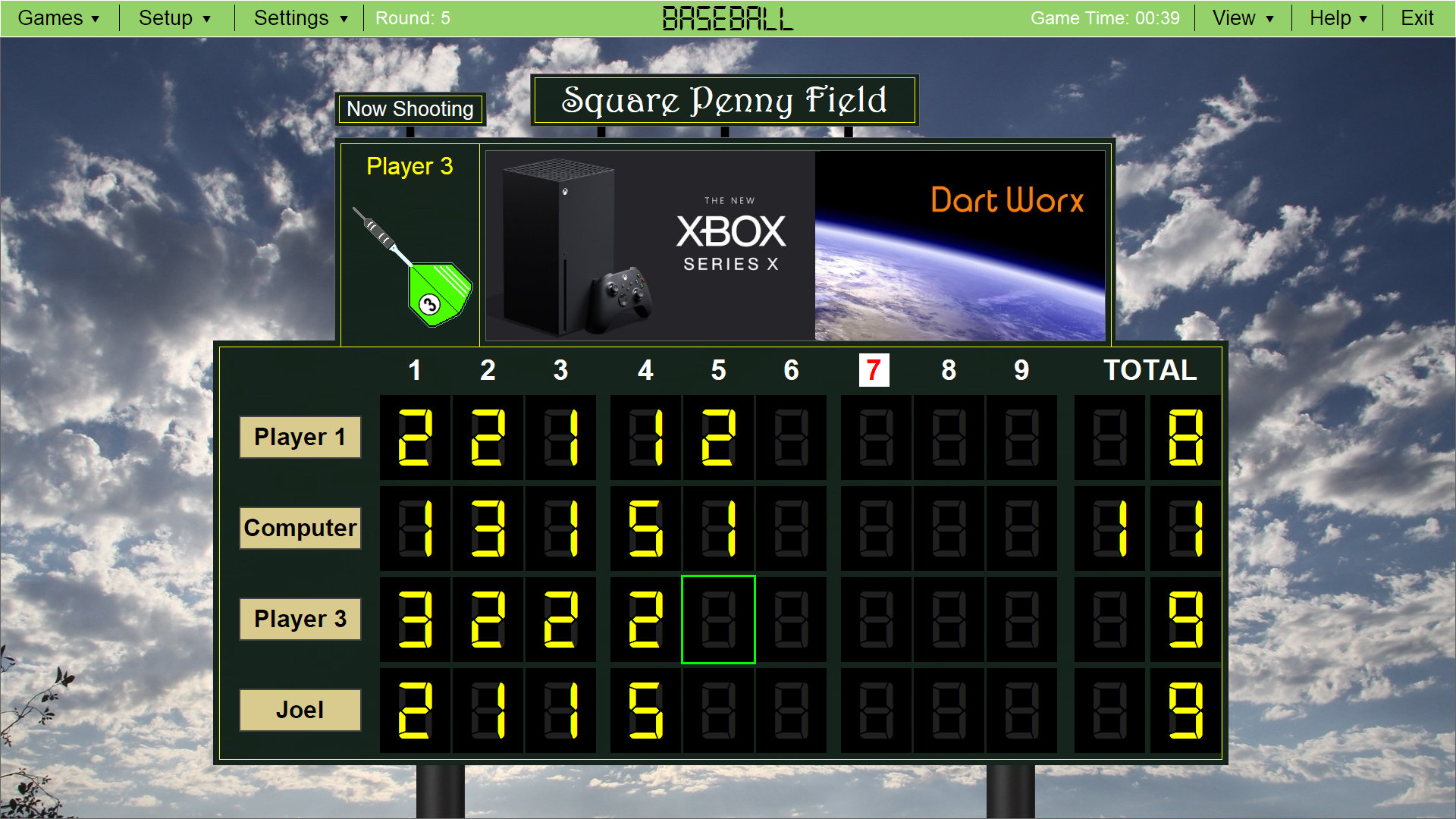Click the Xbox Series X advertisement image
Image resolution: width=1456 pixels, height=819 pixels.
648,243
